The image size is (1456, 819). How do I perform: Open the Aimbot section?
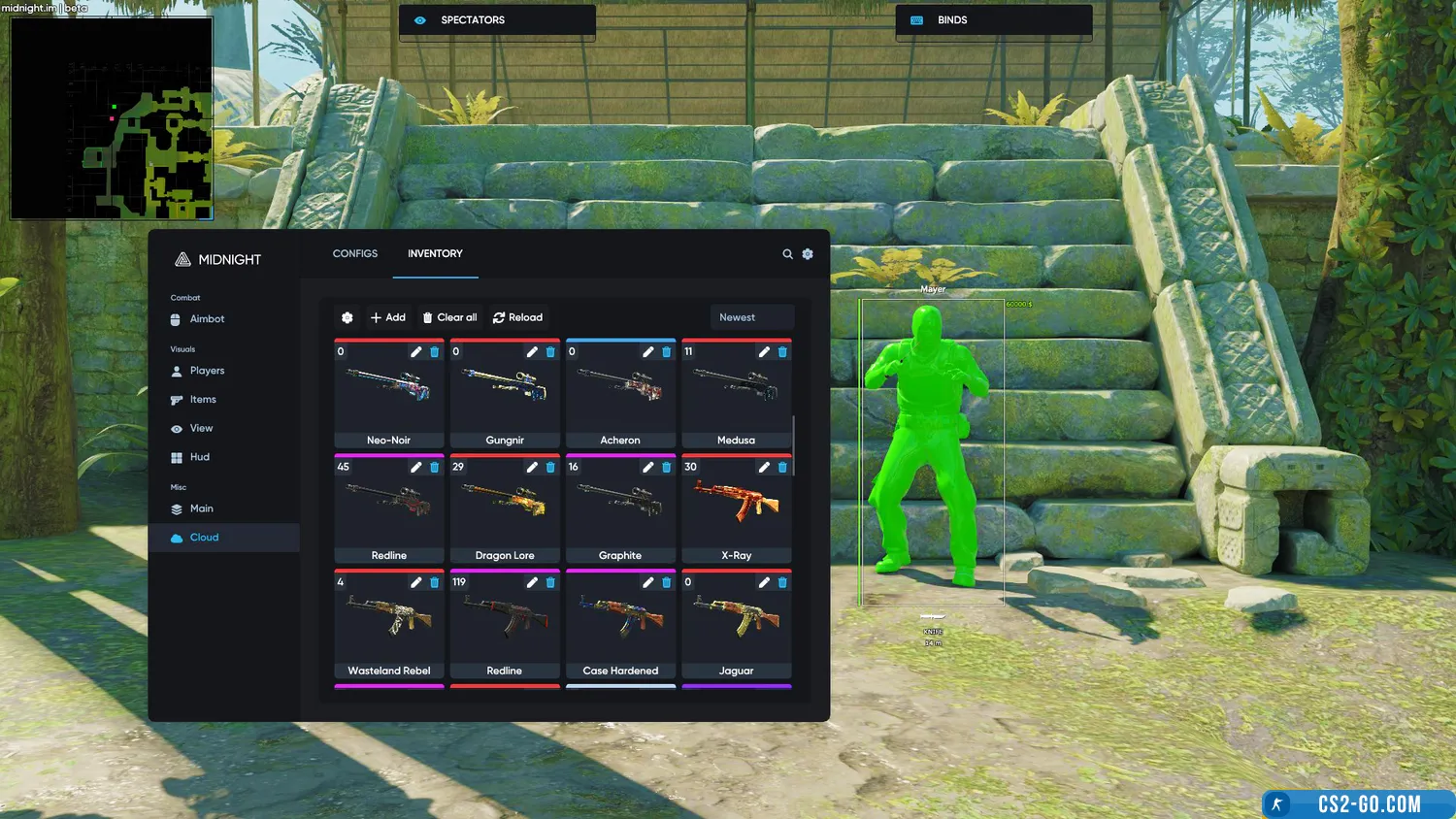[207, 319]
